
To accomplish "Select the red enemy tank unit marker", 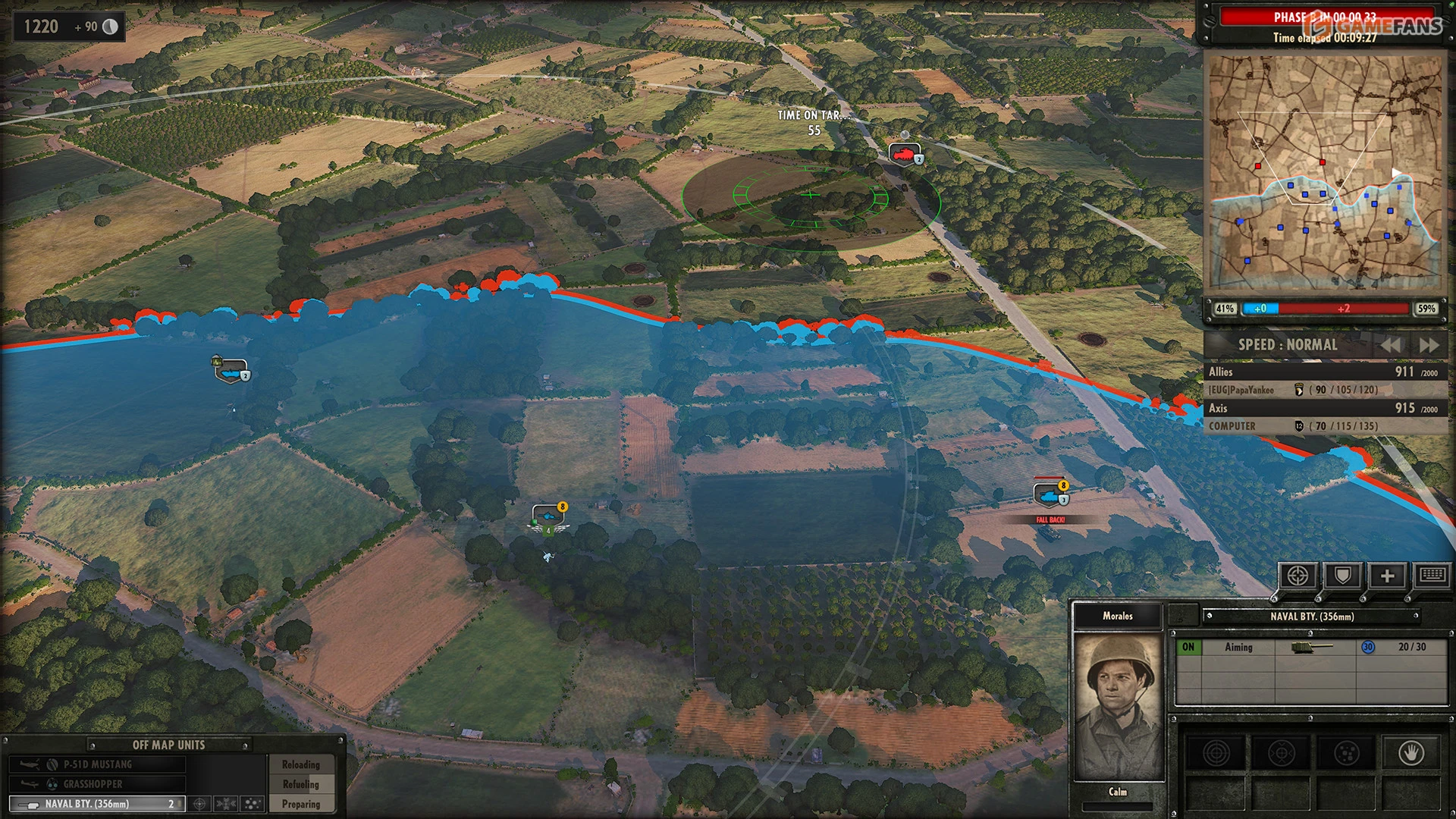I will (x=904, y=154).
